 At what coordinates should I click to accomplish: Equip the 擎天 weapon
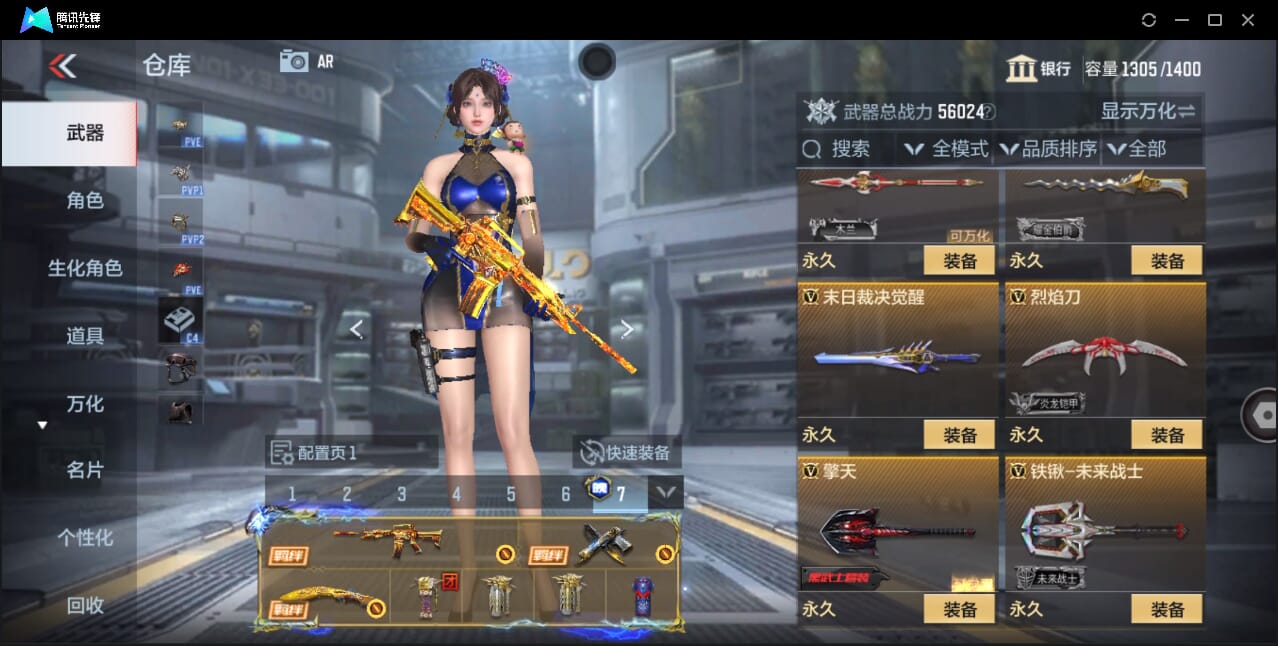(x=959, y=609)
